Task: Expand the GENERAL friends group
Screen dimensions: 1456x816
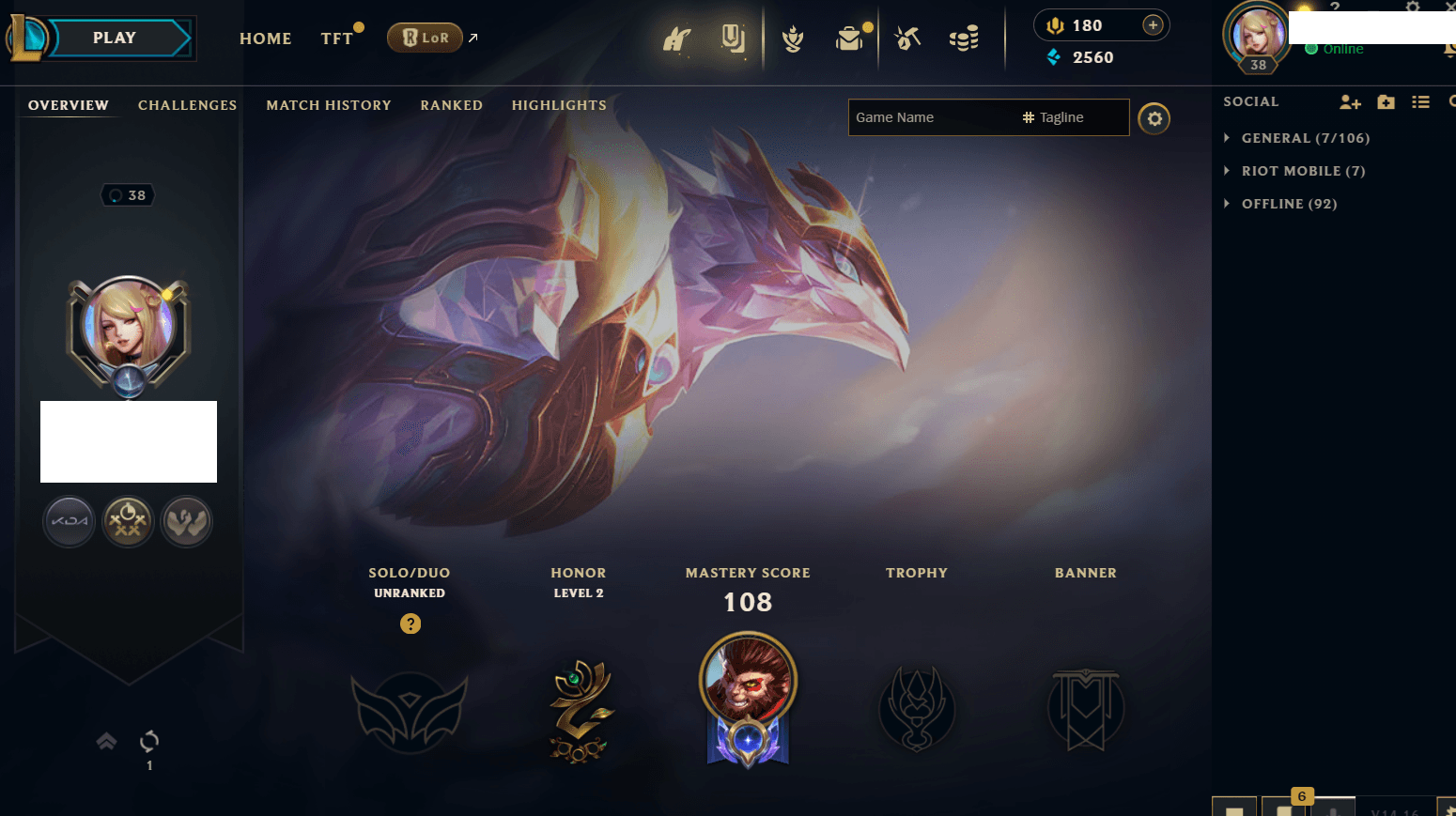Action: 1305,138
